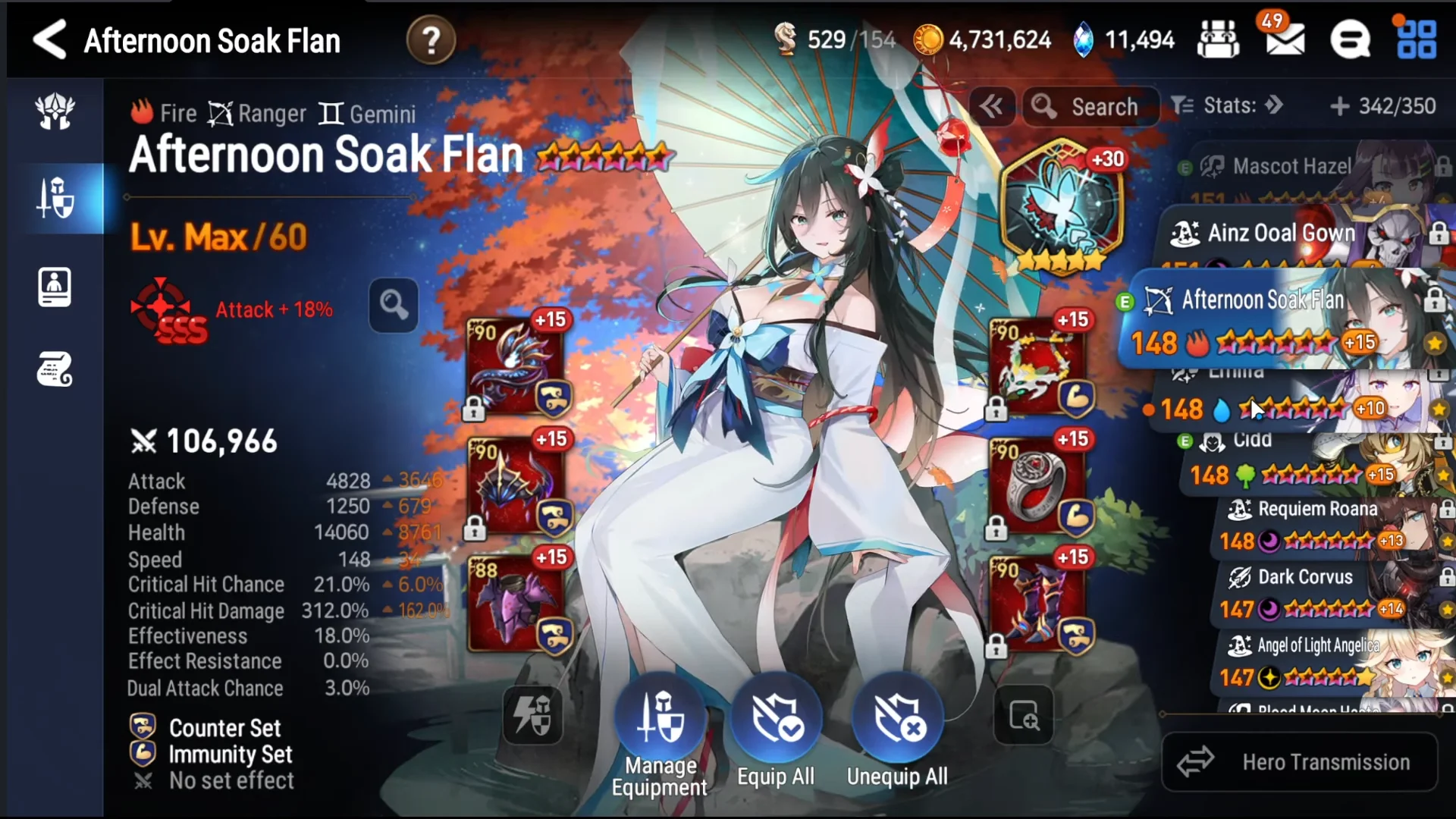This screenshot has width=1456, height=819.
Task: Collapse the hero list with double arrows
Action: point(991,107)
